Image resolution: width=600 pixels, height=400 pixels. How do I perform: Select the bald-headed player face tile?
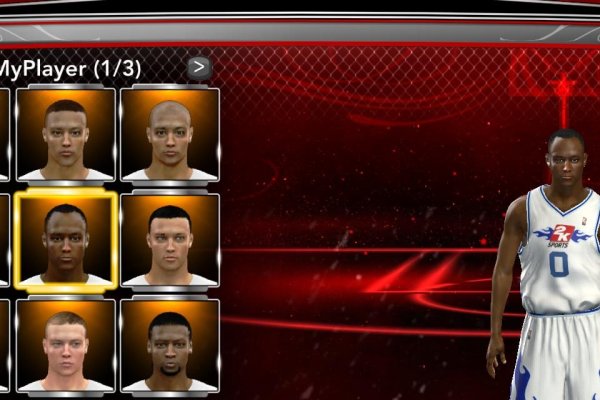coord(169,134)
